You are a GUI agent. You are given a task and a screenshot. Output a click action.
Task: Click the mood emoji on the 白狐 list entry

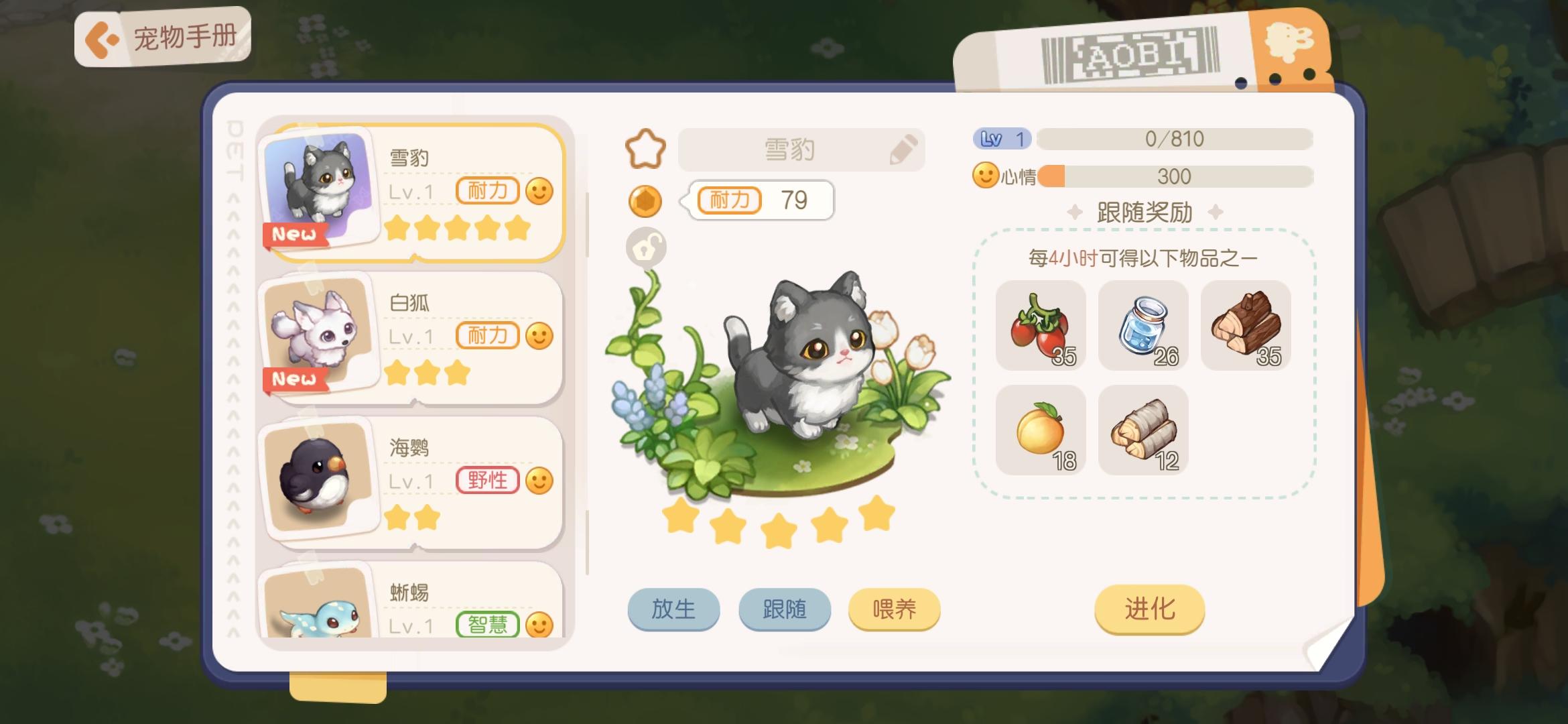point(540,335)
